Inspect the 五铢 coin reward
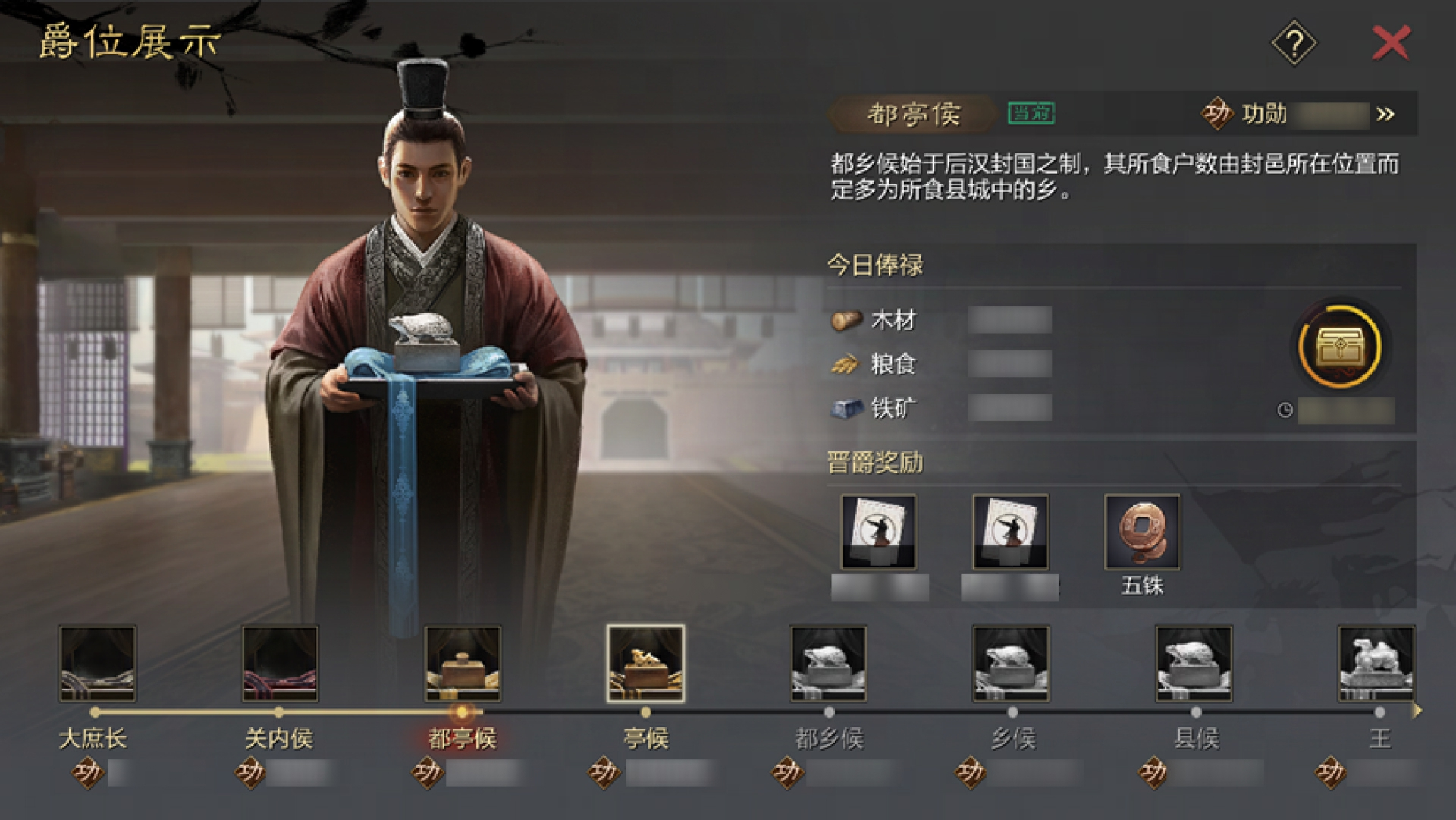1456x820 pixels. pyautogui.click(x=1142, y=532)
